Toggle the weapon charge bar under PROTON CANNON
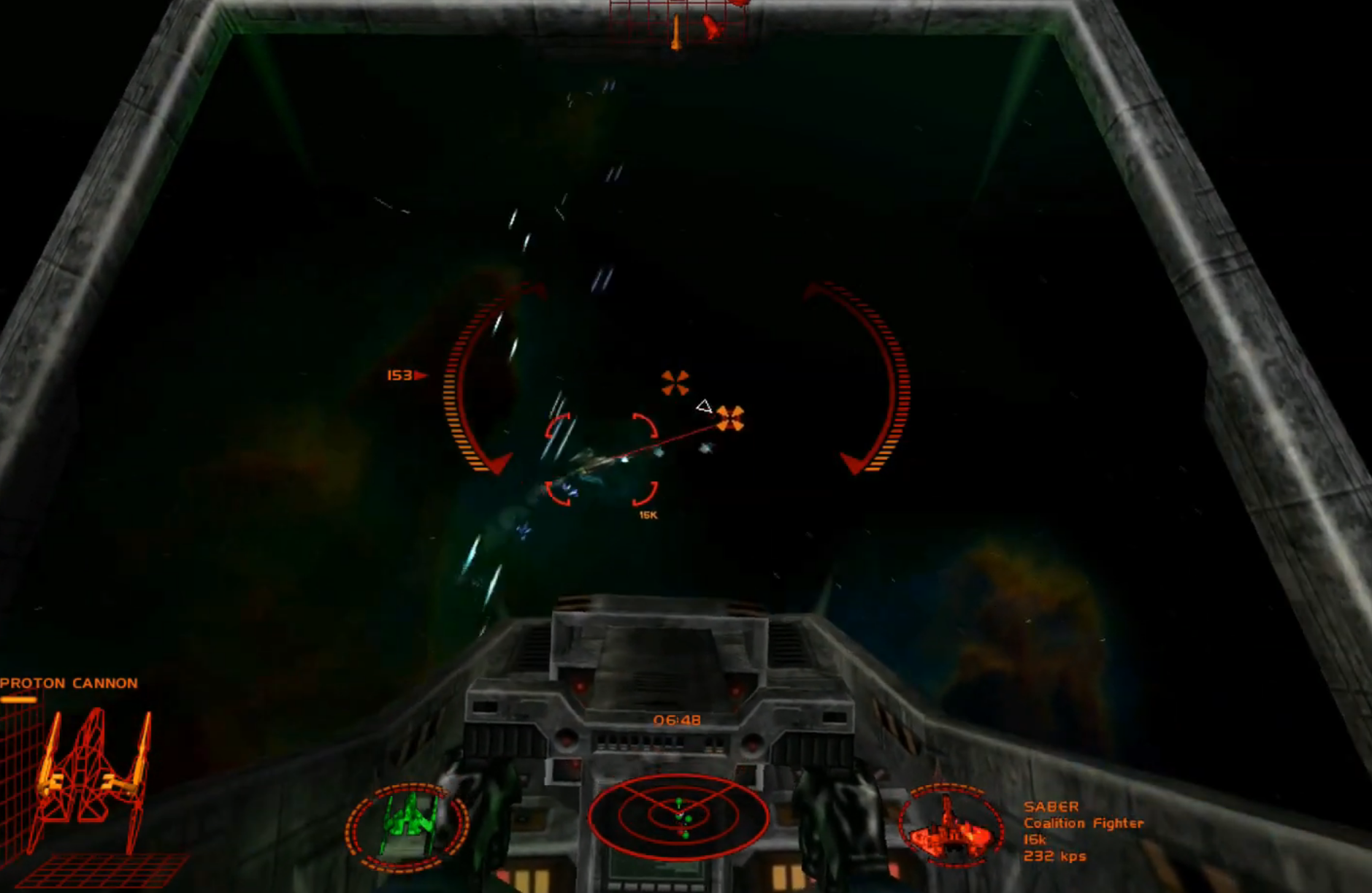1372x893 pixels. click(18, 700)
